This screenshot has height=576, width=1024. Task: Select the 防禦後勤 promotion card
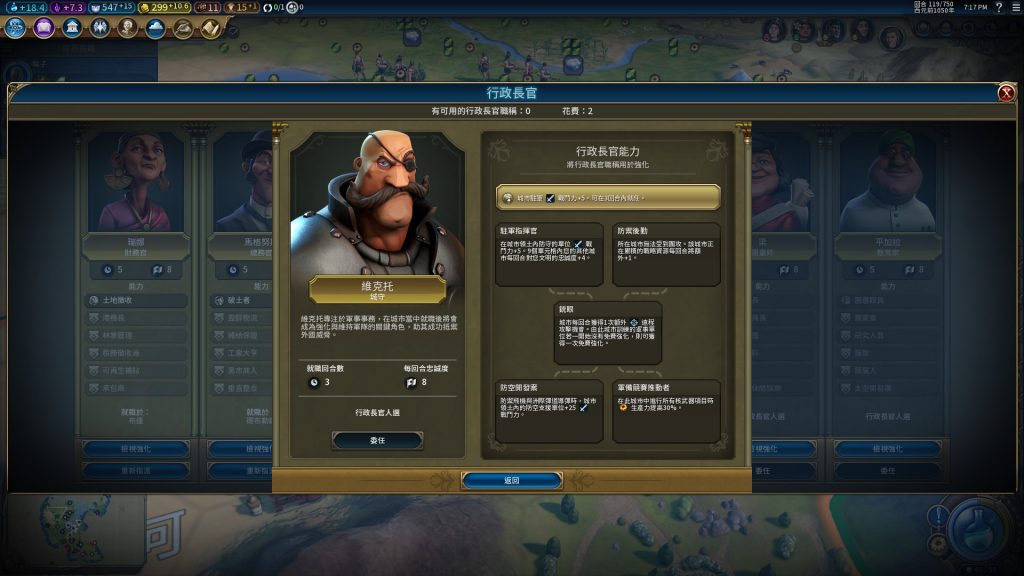(x=665, y=254)
